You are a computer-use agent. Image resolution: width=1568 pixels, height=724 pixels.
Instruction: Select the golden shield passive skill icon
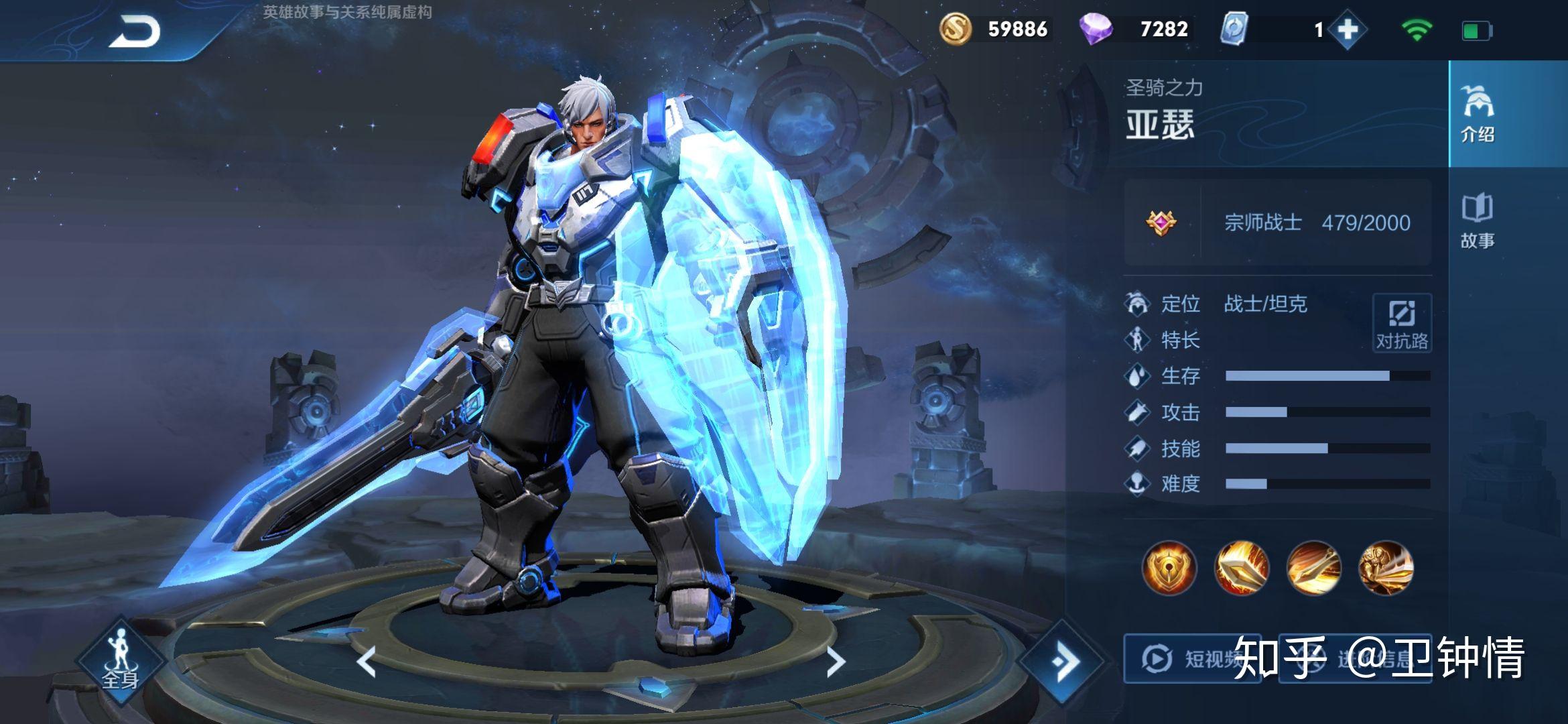[x=1169, y=568]
